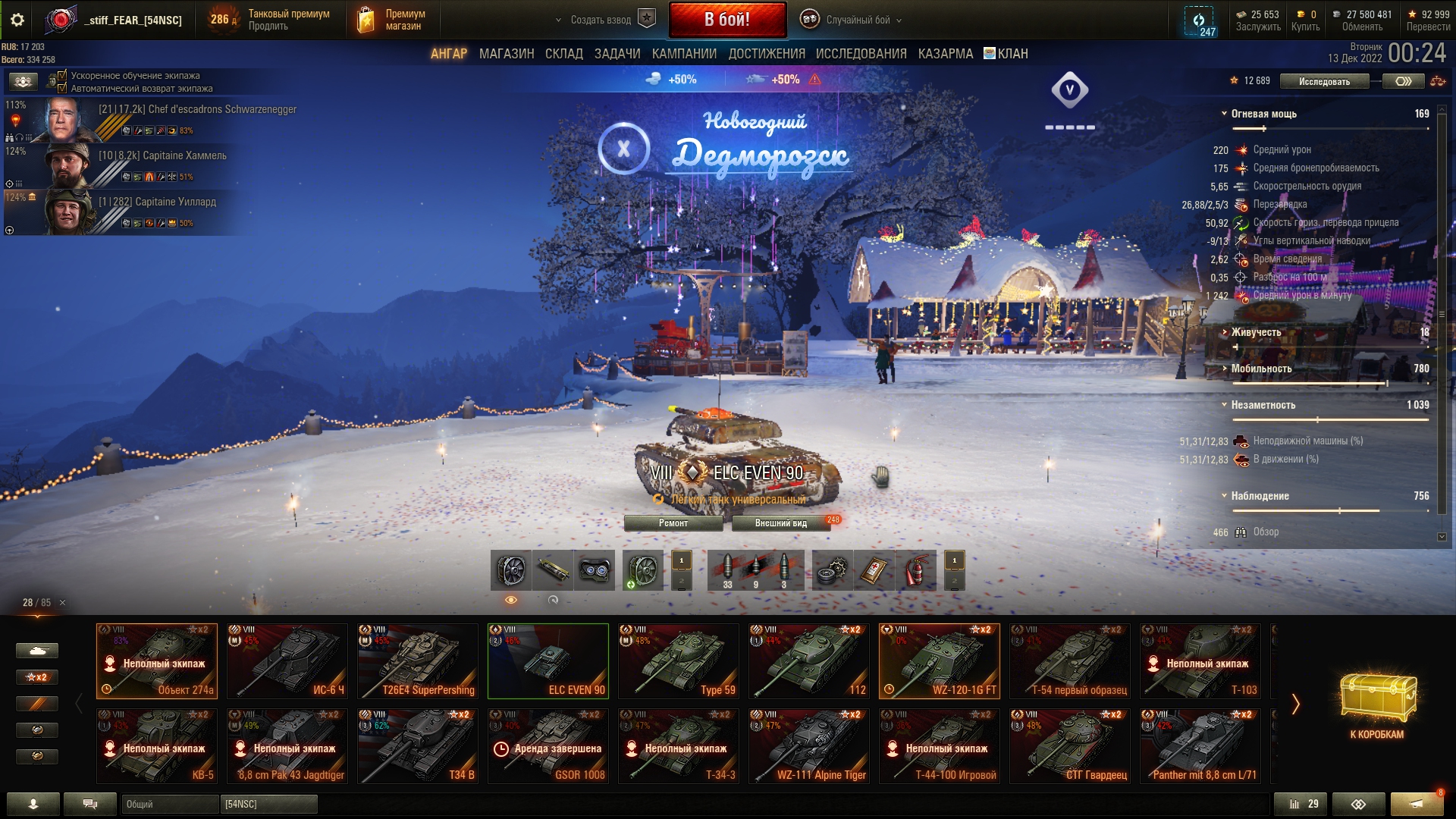Select the fire extinguisher consumable slot
The height and width of the screenshot is (819, 1456).
click(915, 571)
